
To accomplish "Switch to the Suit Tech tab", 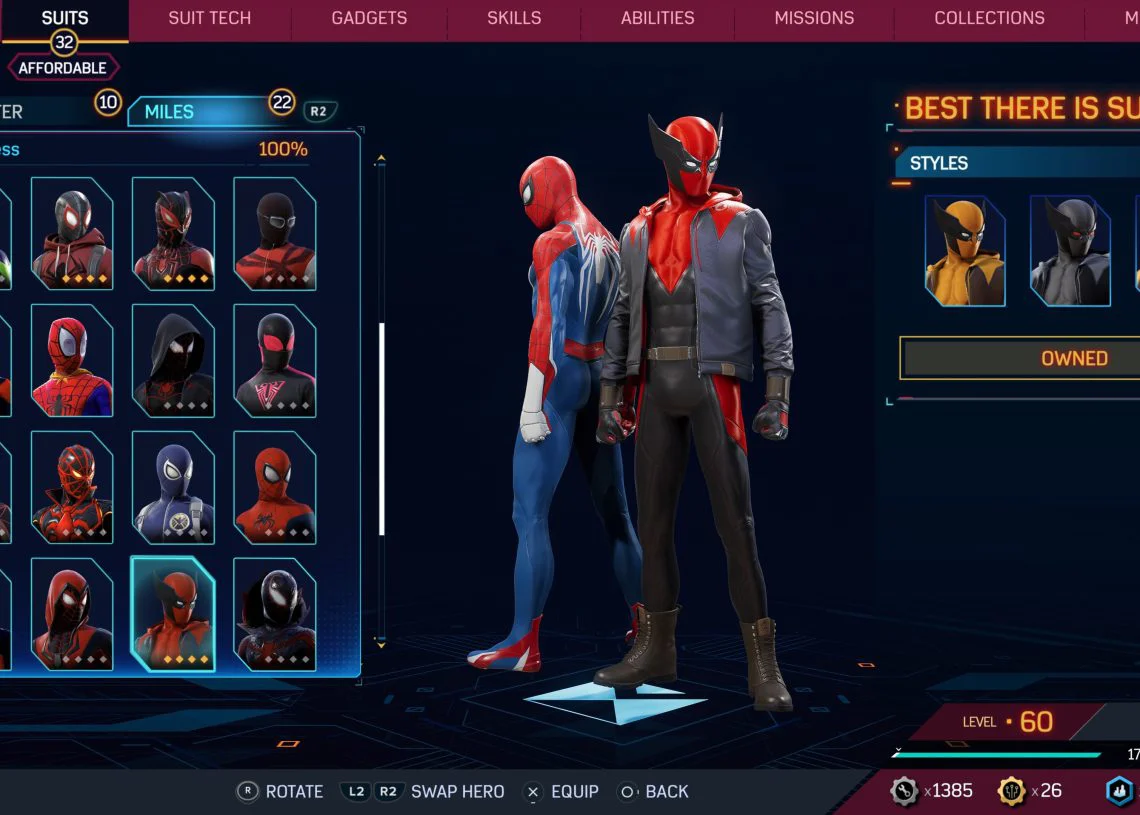I will pyautogui.click(x=209, y=18).
